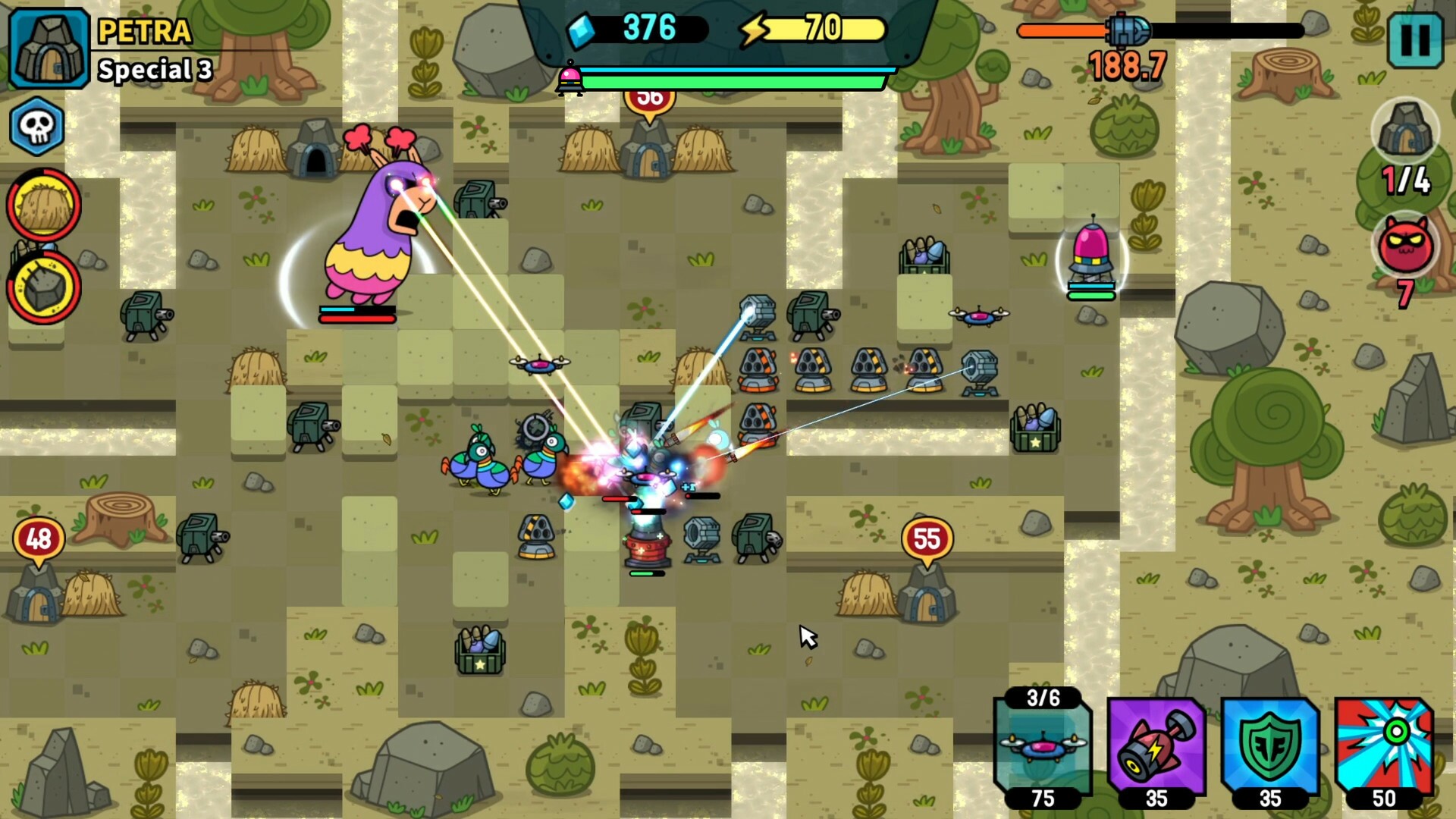Screen dimensions: 1456x819
Task: Click the rock cooldown icon on the left
Action: [43, 288]
